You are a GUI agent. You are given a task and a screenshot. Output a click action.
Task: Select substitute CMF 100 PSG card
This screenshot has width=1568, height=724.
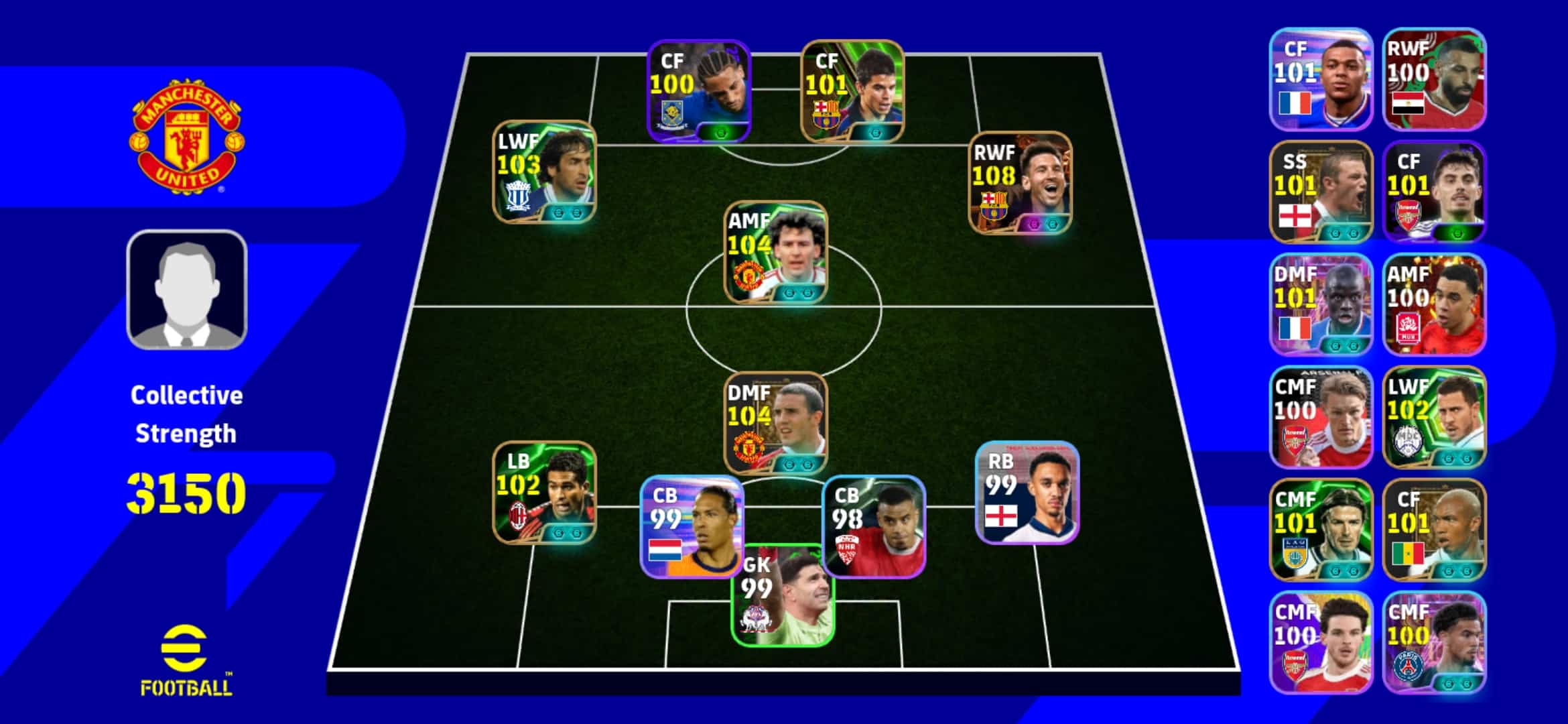1434,642
